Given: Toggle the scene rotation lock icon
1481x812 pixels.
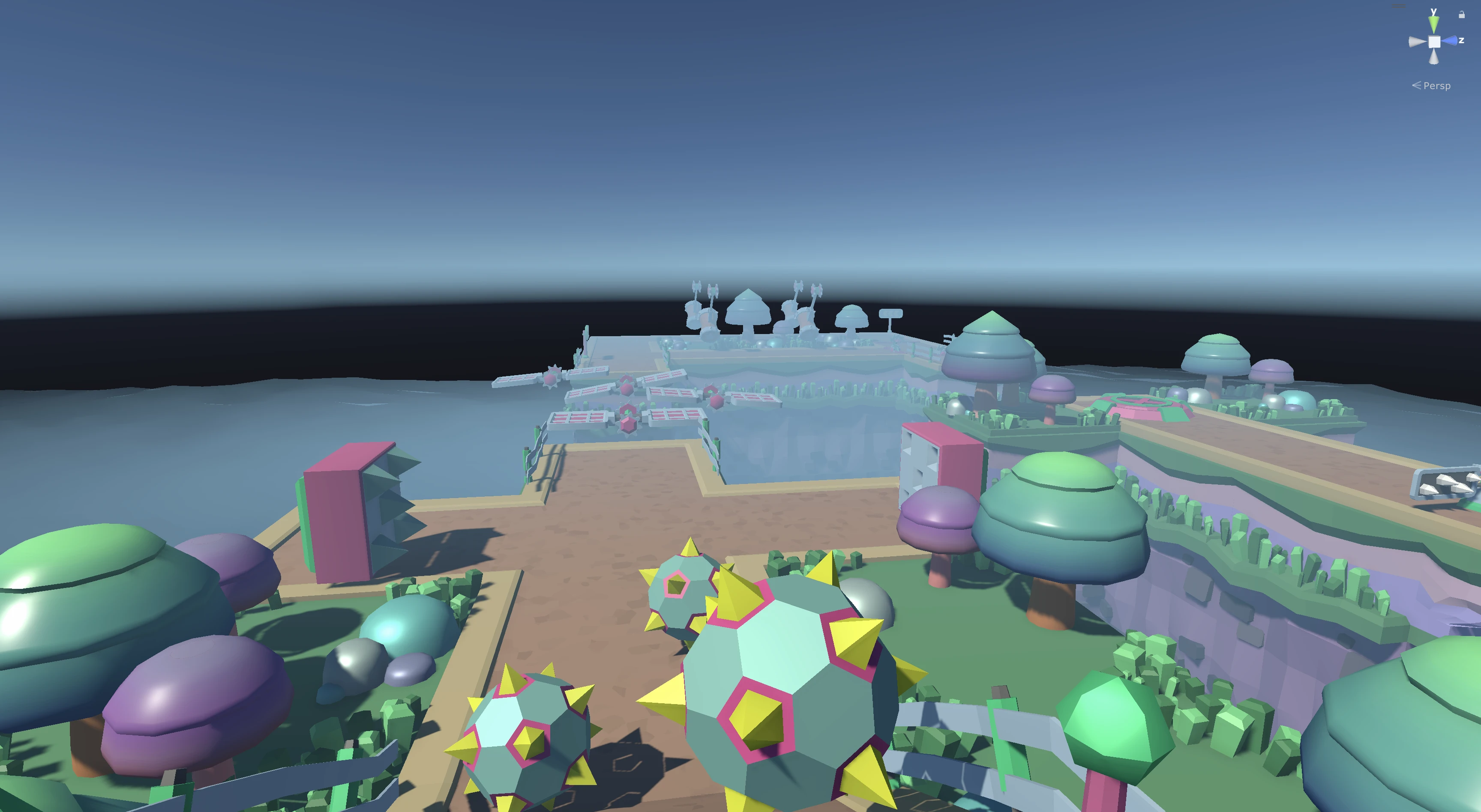Looking at the screenshot, I should (1462, 15).
